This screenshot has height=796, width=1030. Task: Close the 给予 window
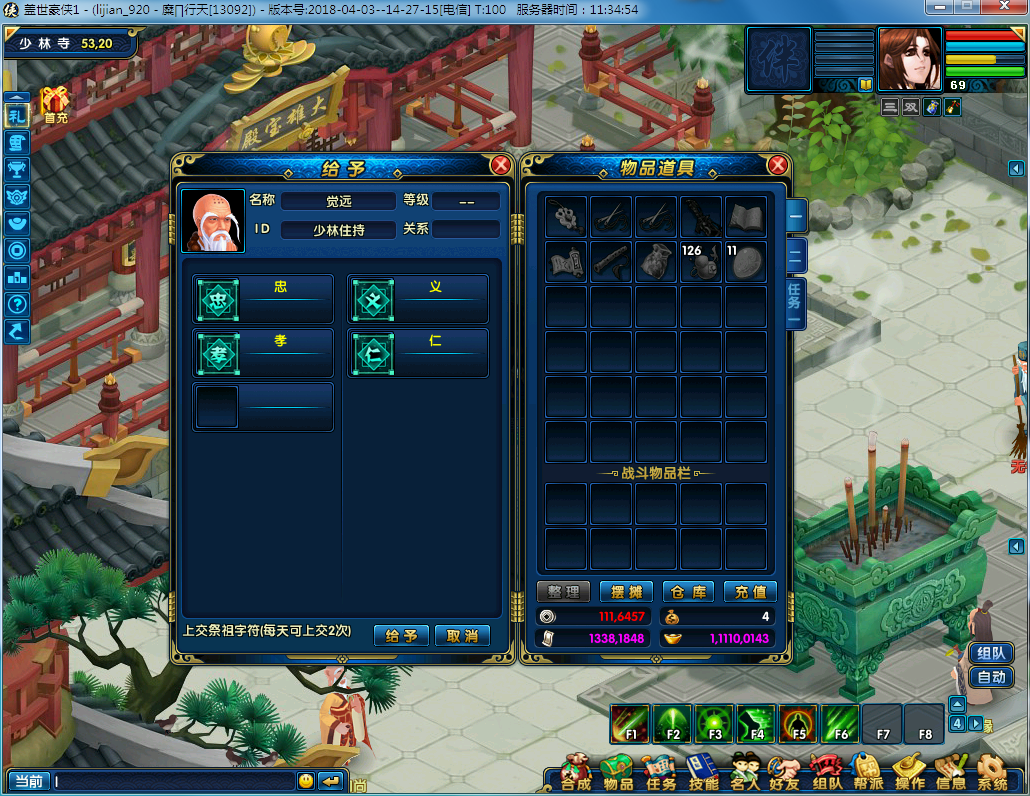501,166
